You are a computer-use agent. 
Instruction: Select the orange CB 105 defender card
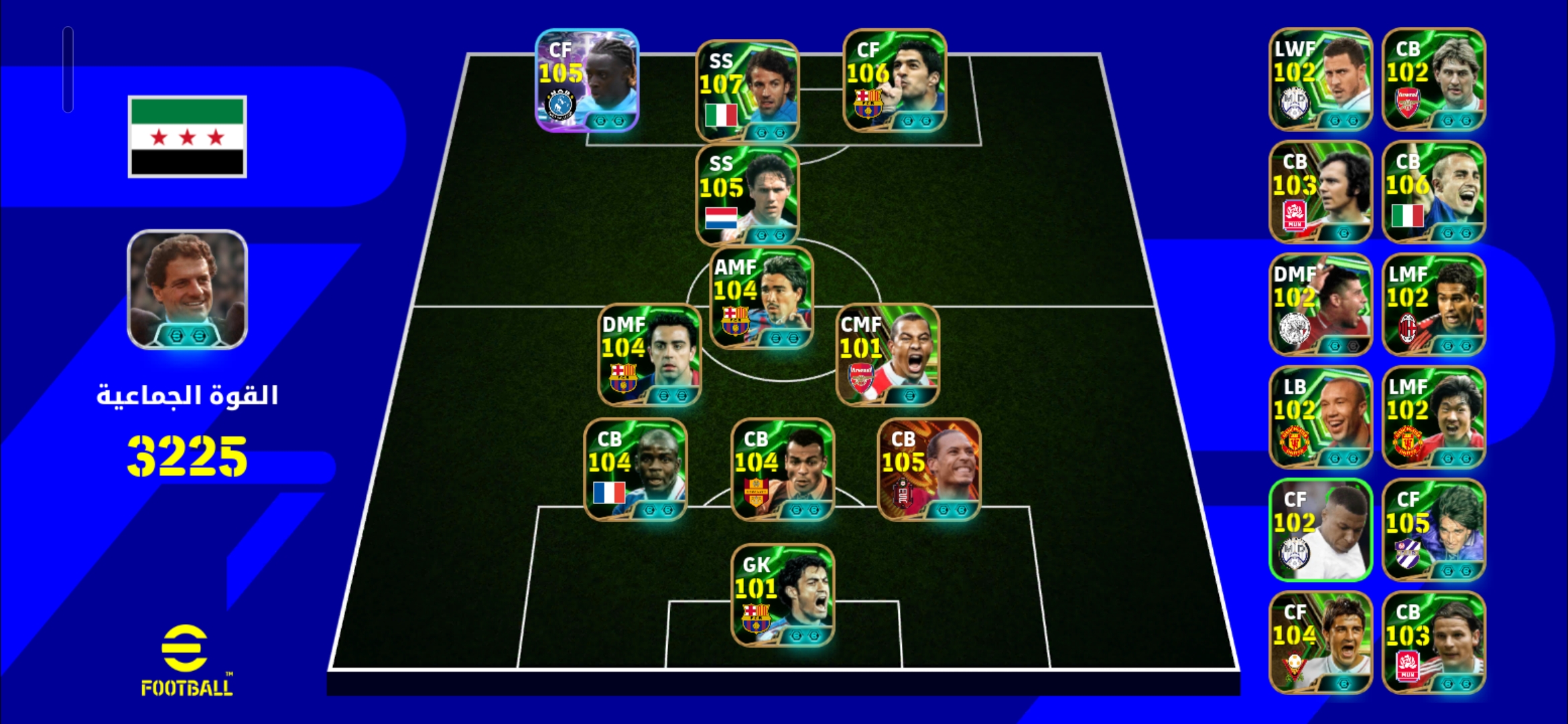click(929, 469)
